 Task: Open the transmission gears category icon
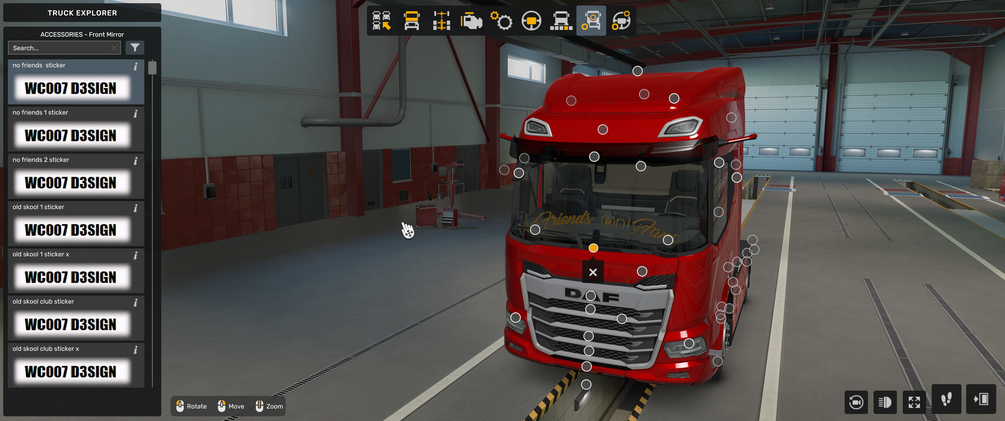[x=501, y=20]
